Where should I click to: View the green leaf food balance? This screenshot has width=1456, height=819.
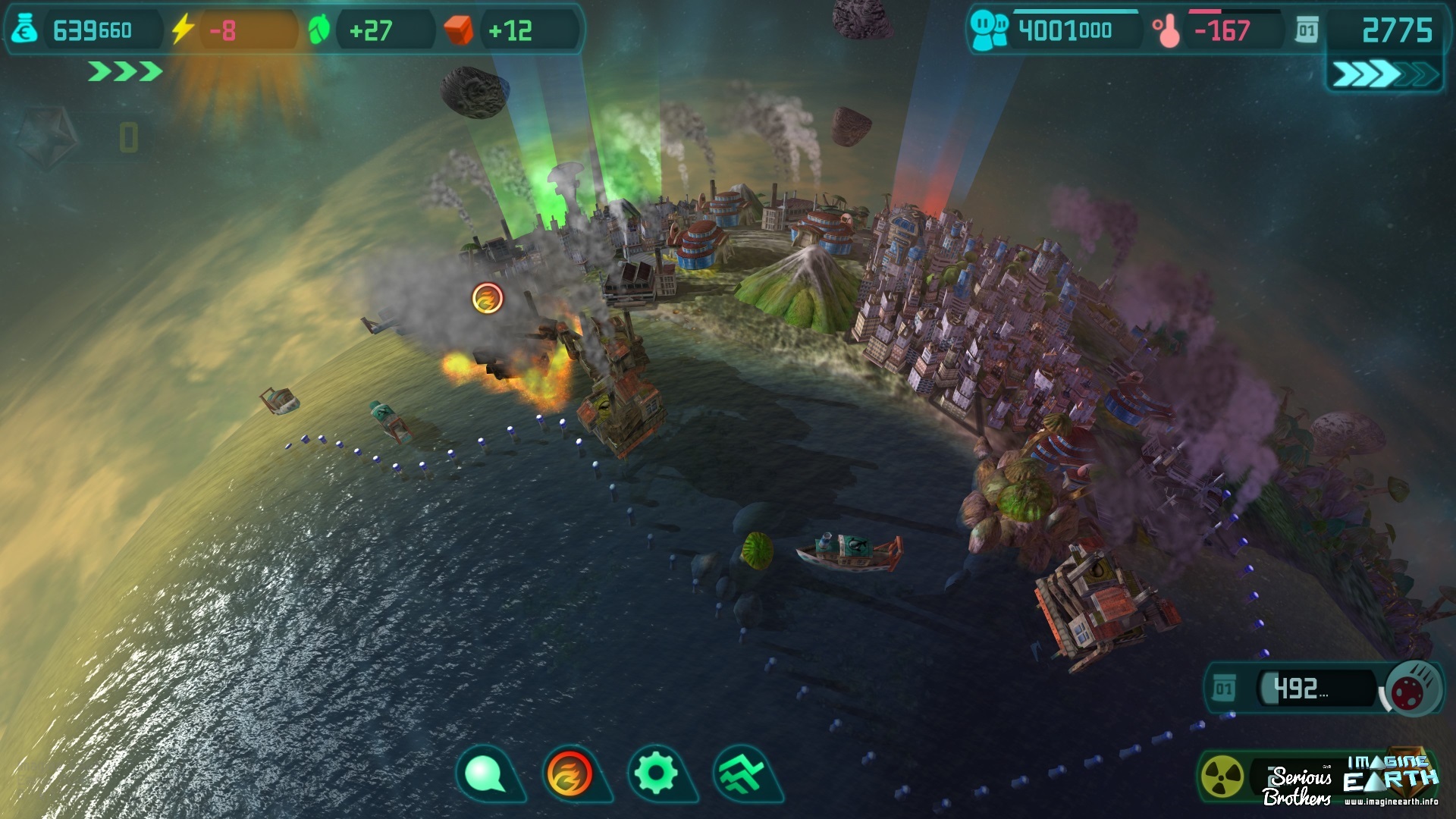pos(319,30)
